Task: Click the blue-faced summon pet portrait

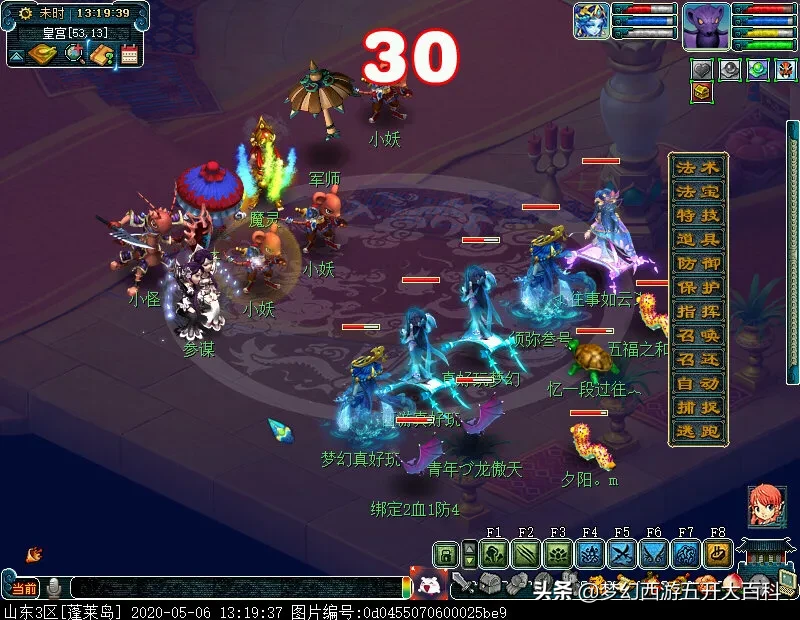Action: tap(591, 22)
